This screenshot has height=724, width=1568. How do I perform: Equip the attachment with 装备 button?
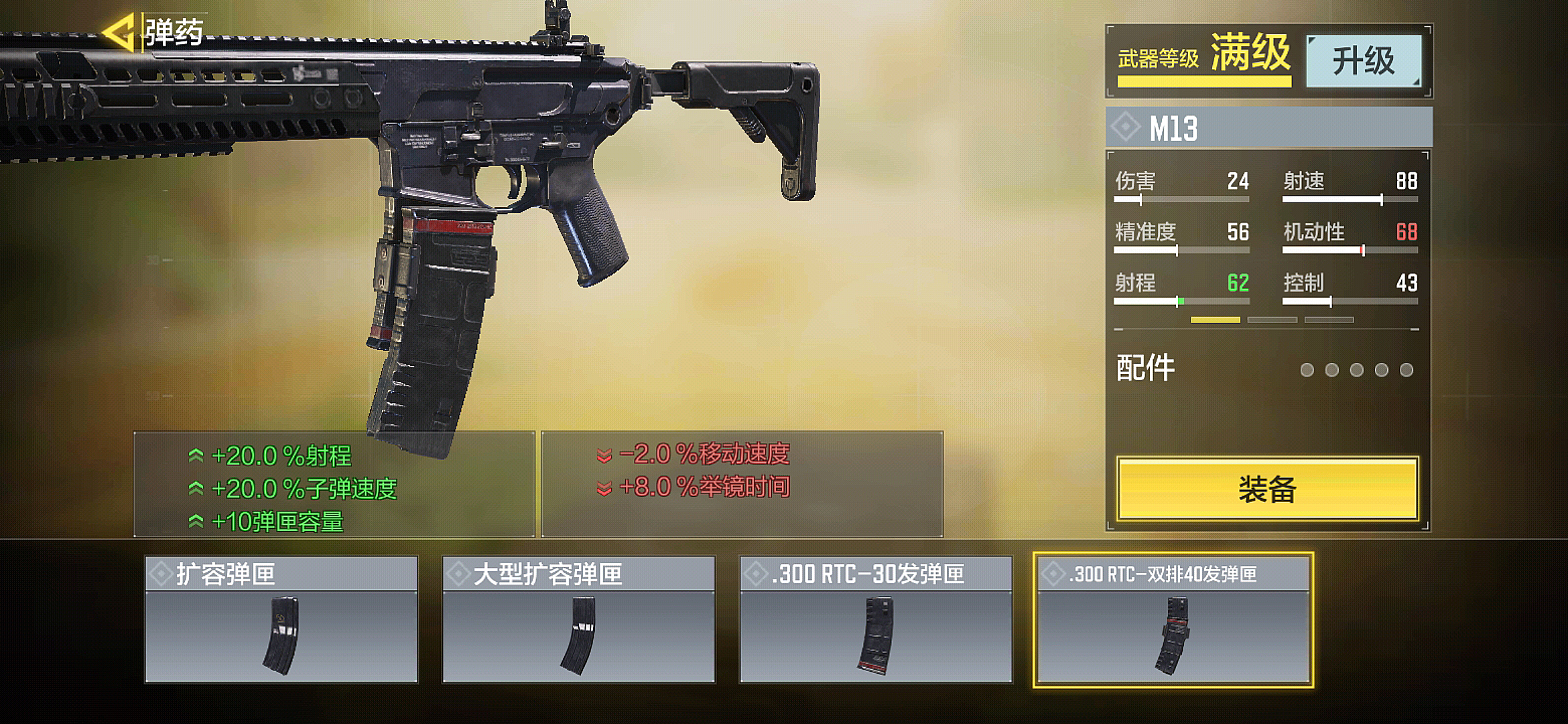click(1267, 489)
